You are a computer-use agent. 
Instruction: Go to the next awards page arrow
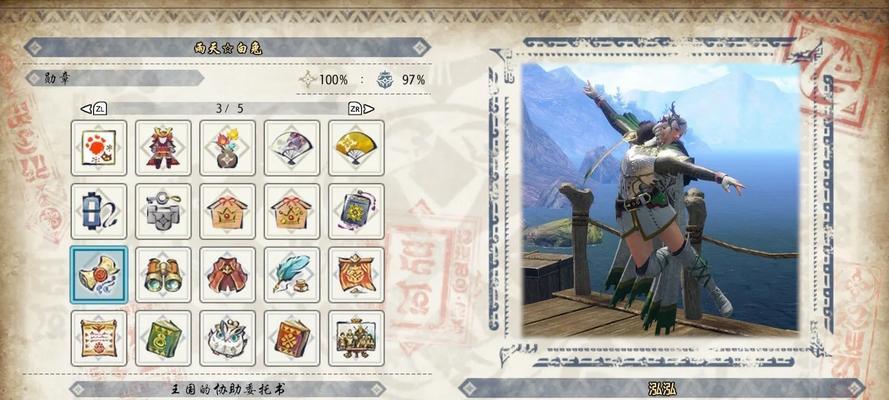coord(369,107)
